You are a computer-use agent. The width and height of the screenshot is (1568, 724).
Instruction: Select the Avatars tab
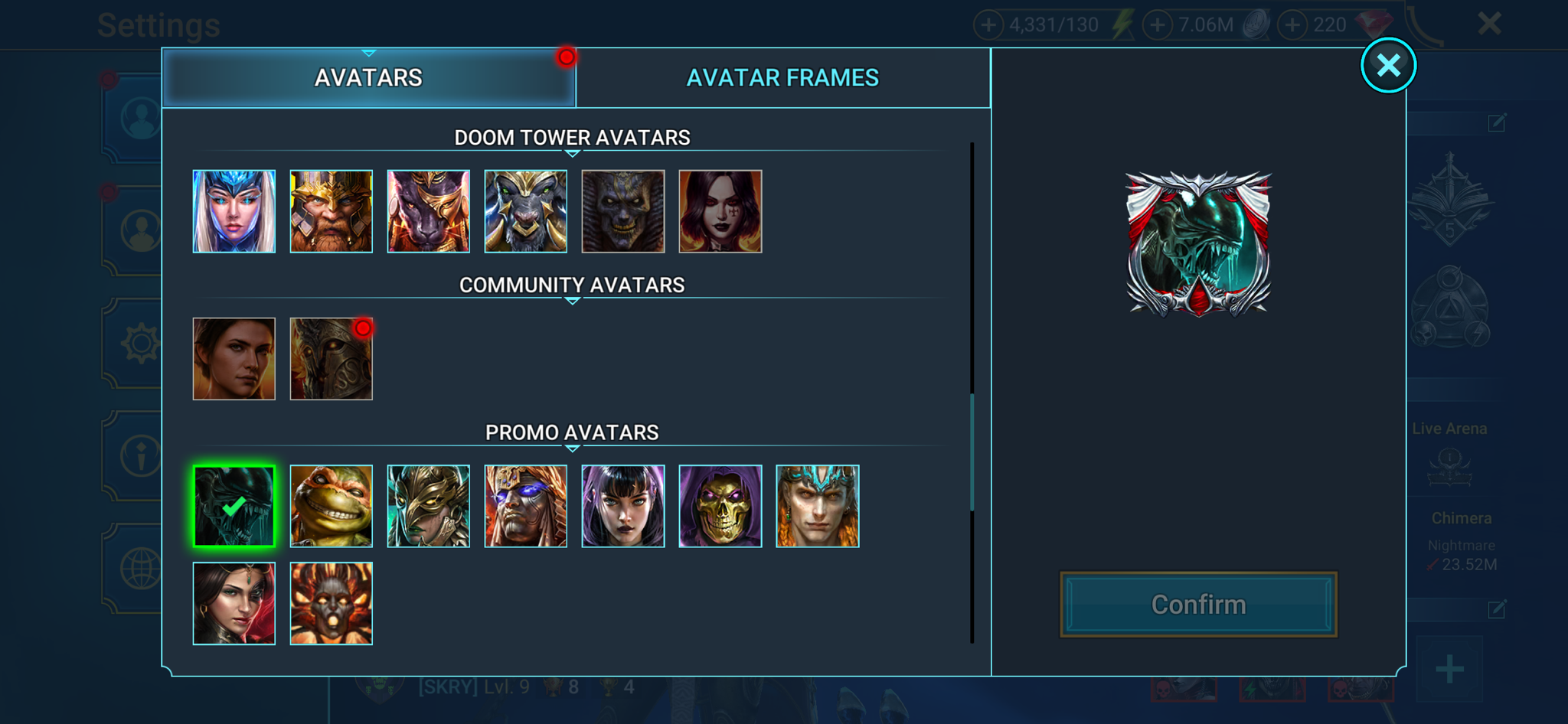[368, 77]
